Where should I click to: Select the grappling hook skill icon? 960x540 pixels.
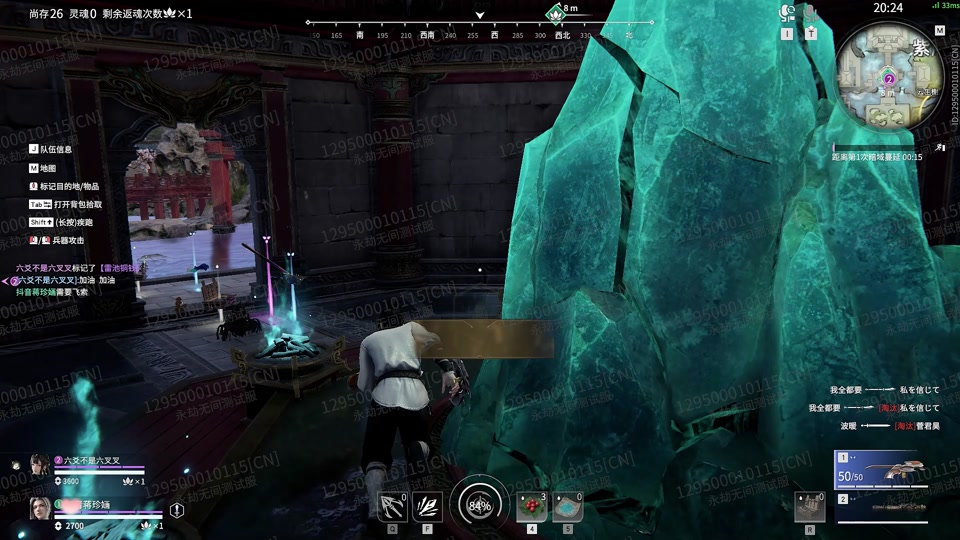point(391,507)
